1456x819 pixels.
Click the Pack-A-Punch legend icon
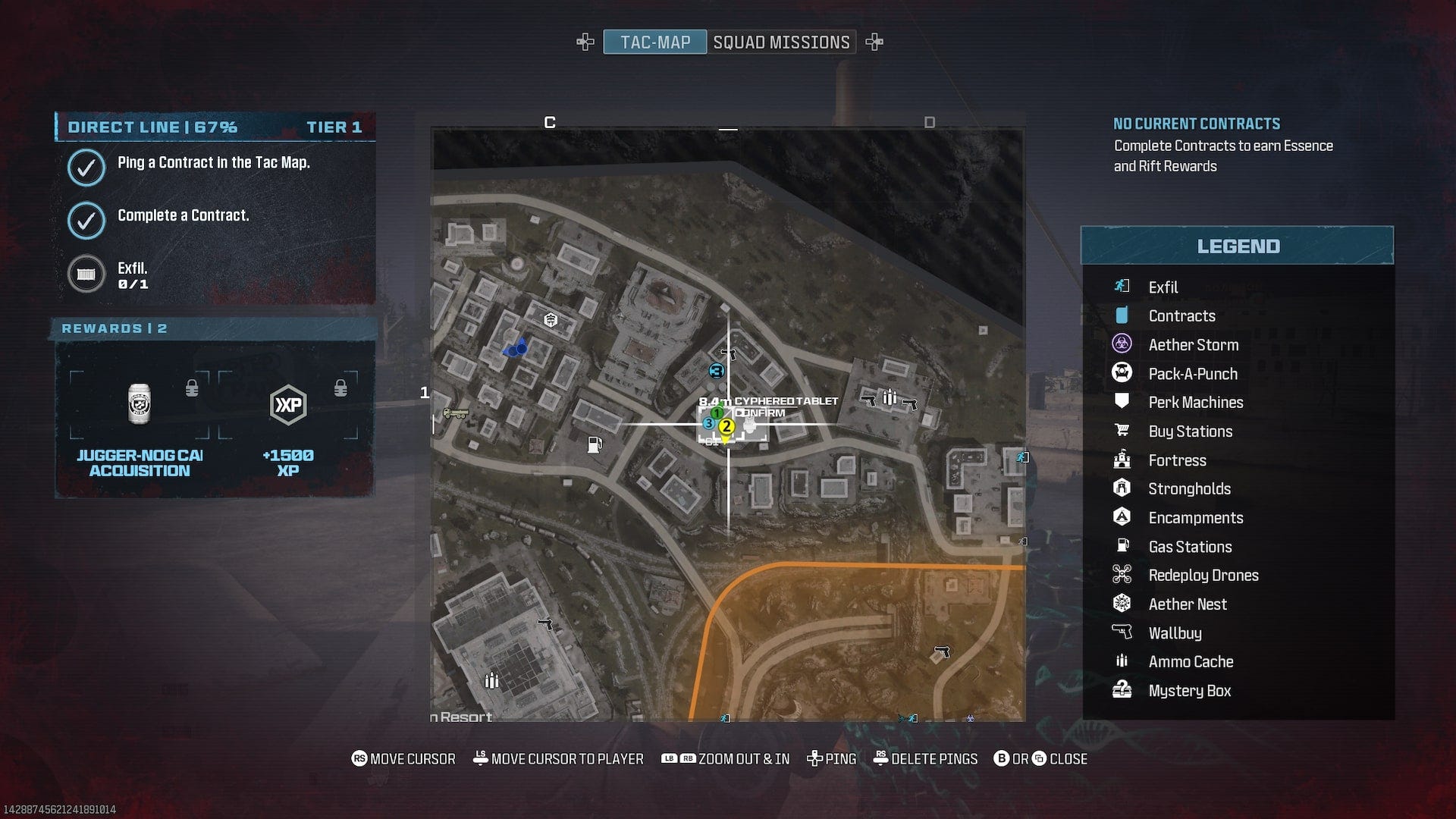[x=1122, y=373]
